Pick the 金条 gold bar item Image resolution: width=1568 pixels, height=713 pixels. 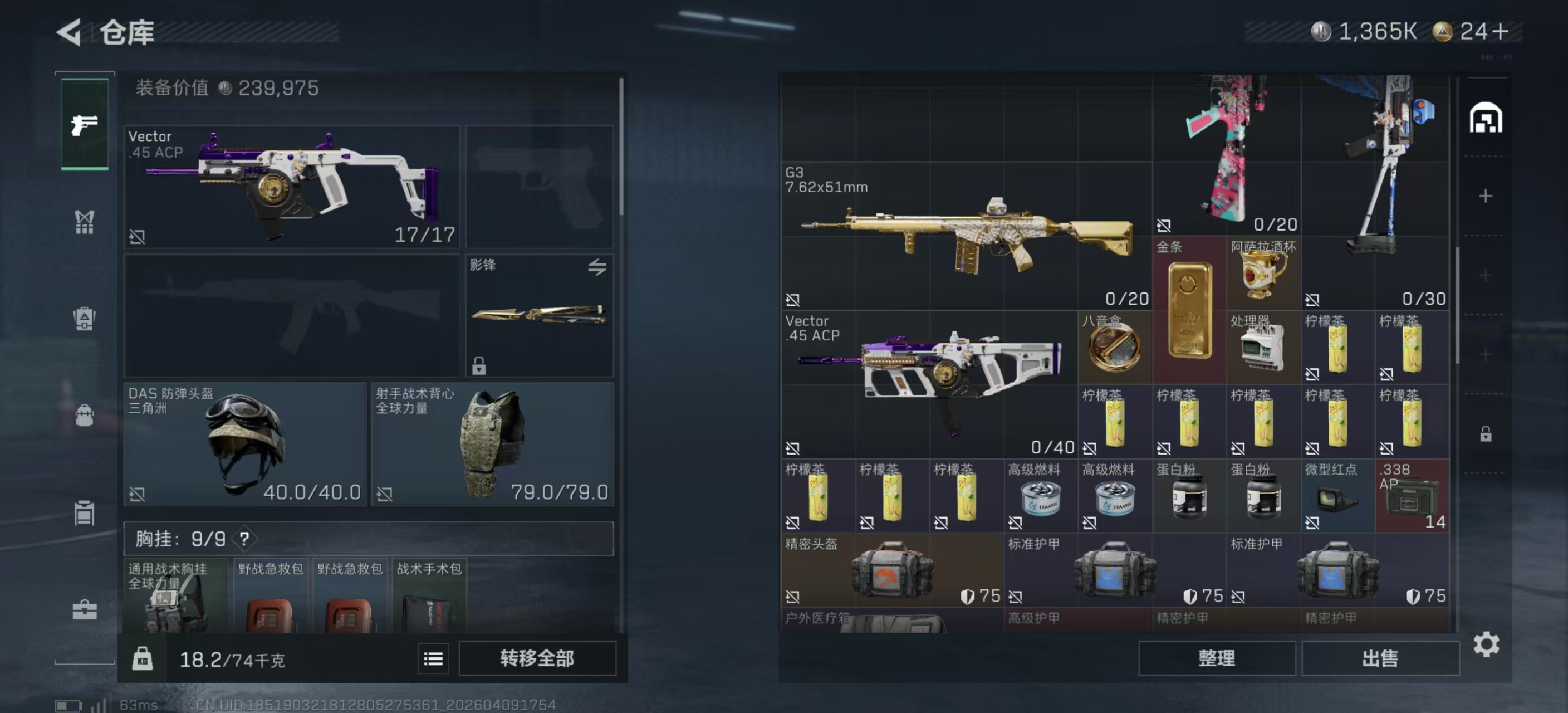(1189, 309)
